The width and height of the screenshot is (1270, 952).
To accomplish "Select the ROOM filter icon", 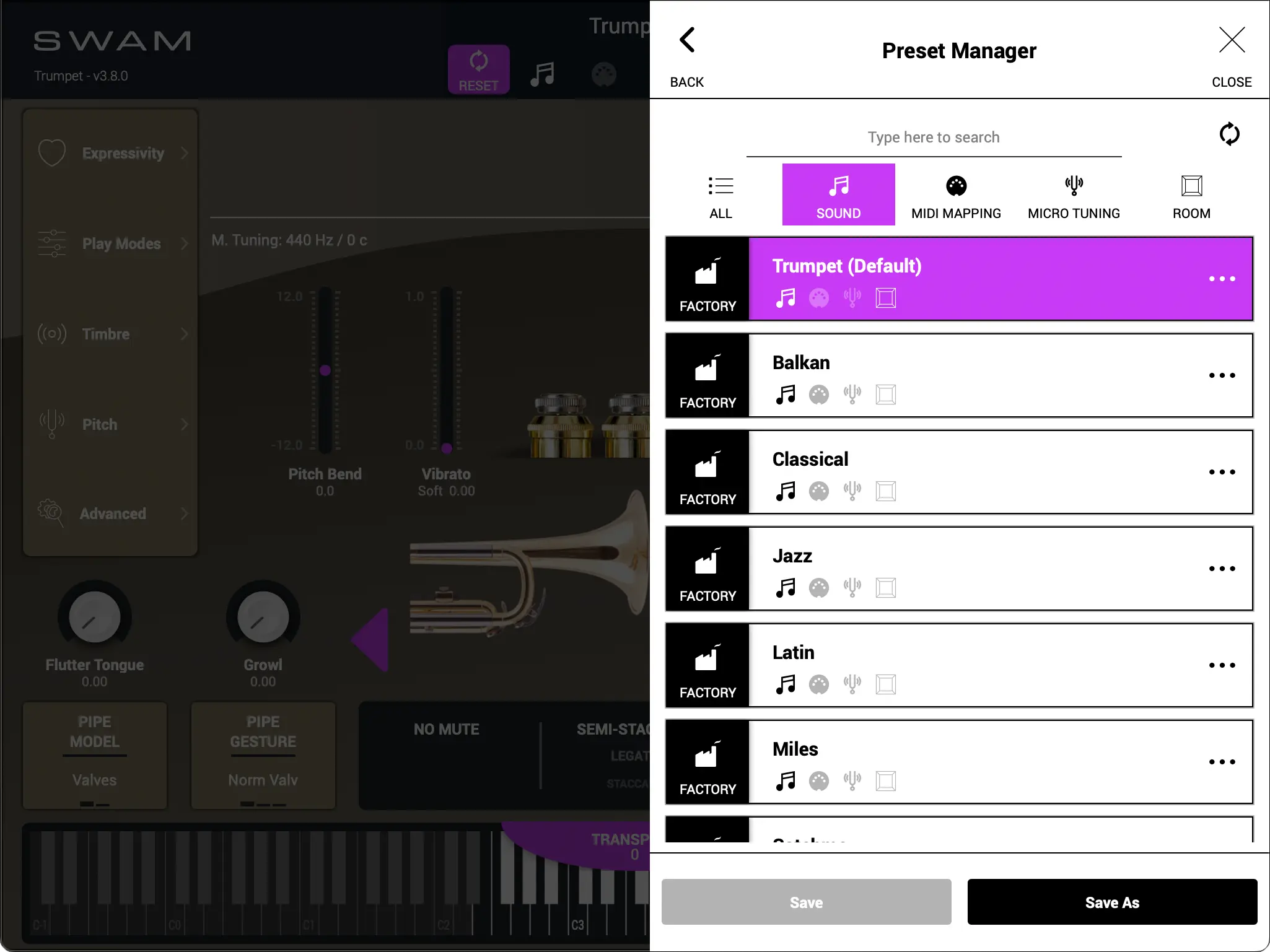I will (x=1190, y=194).
